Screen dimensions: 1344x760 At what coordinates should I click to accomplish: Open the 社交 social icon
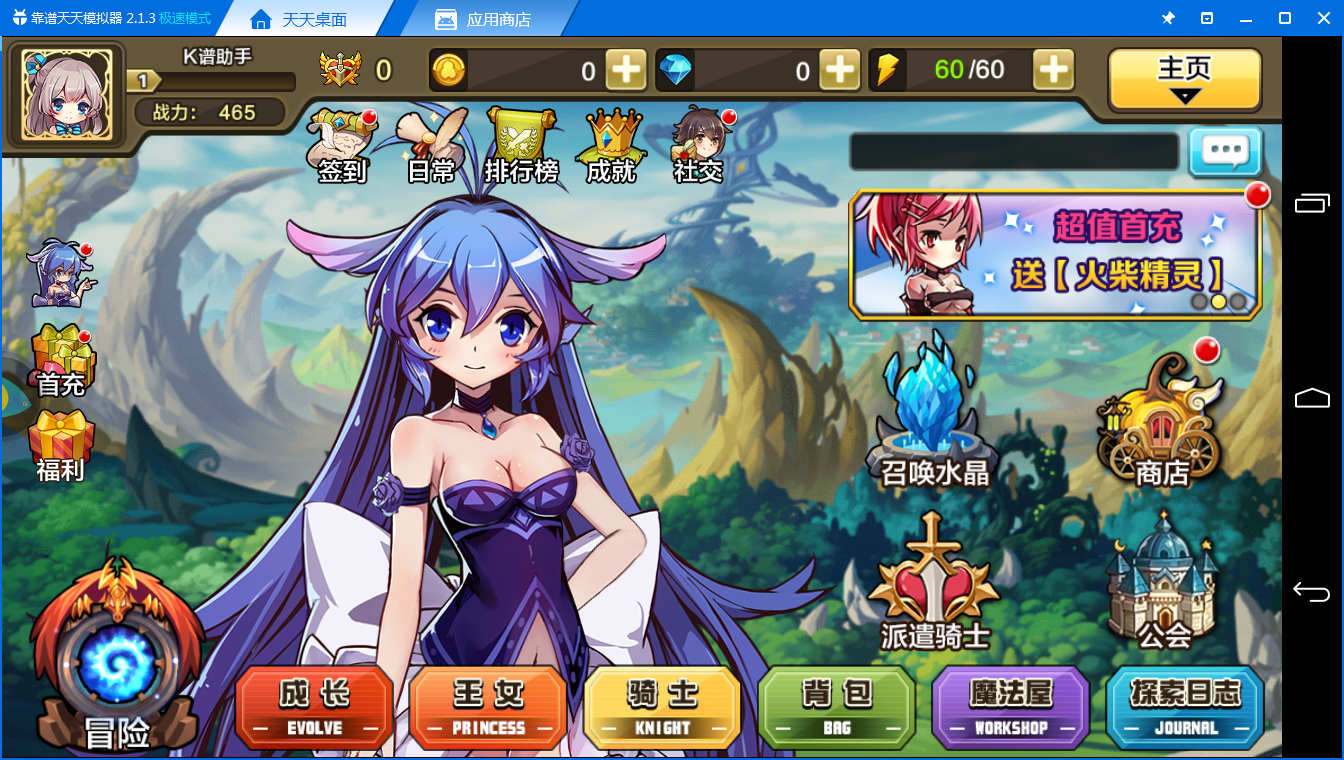click(699, 146)
